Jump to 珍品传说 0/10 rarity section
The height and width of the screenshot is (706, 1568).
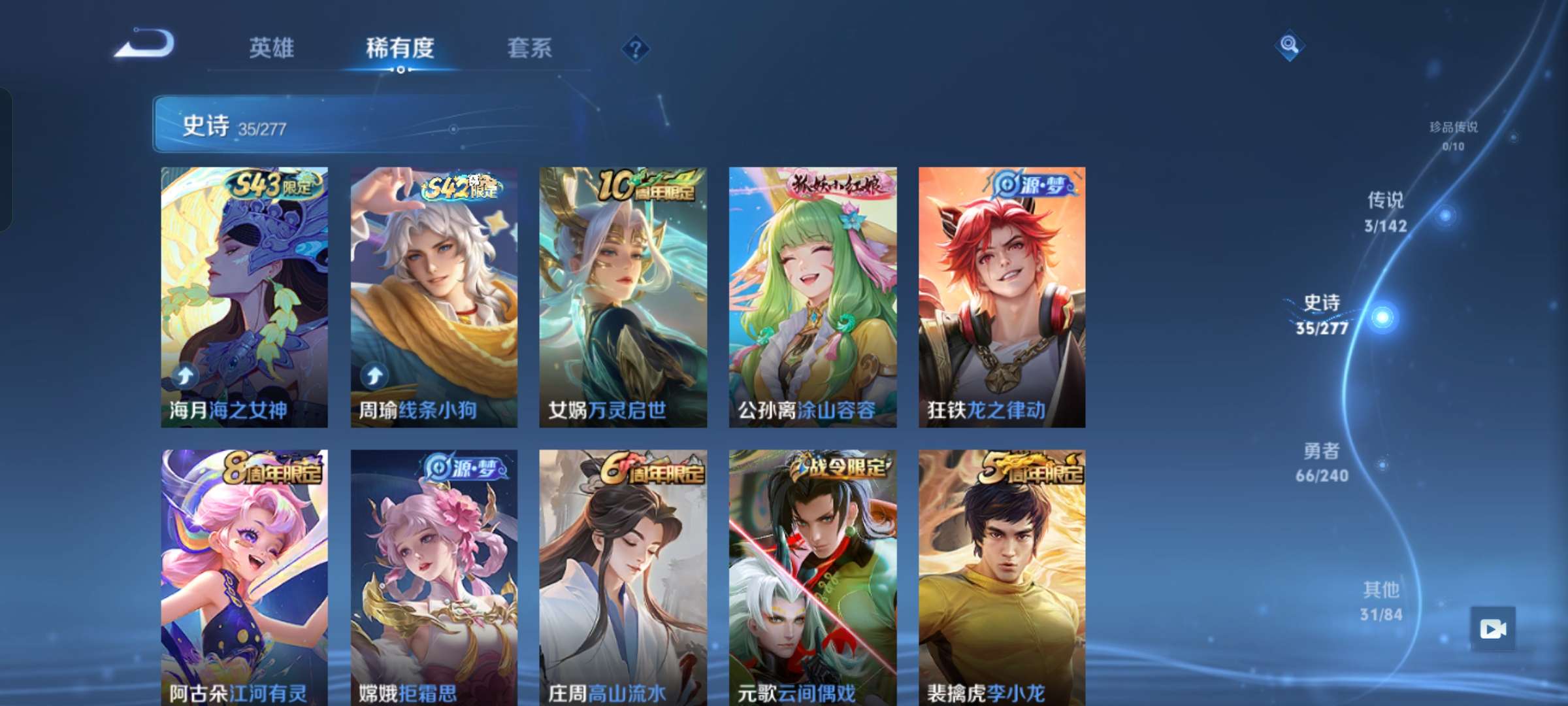(1454, 135)
